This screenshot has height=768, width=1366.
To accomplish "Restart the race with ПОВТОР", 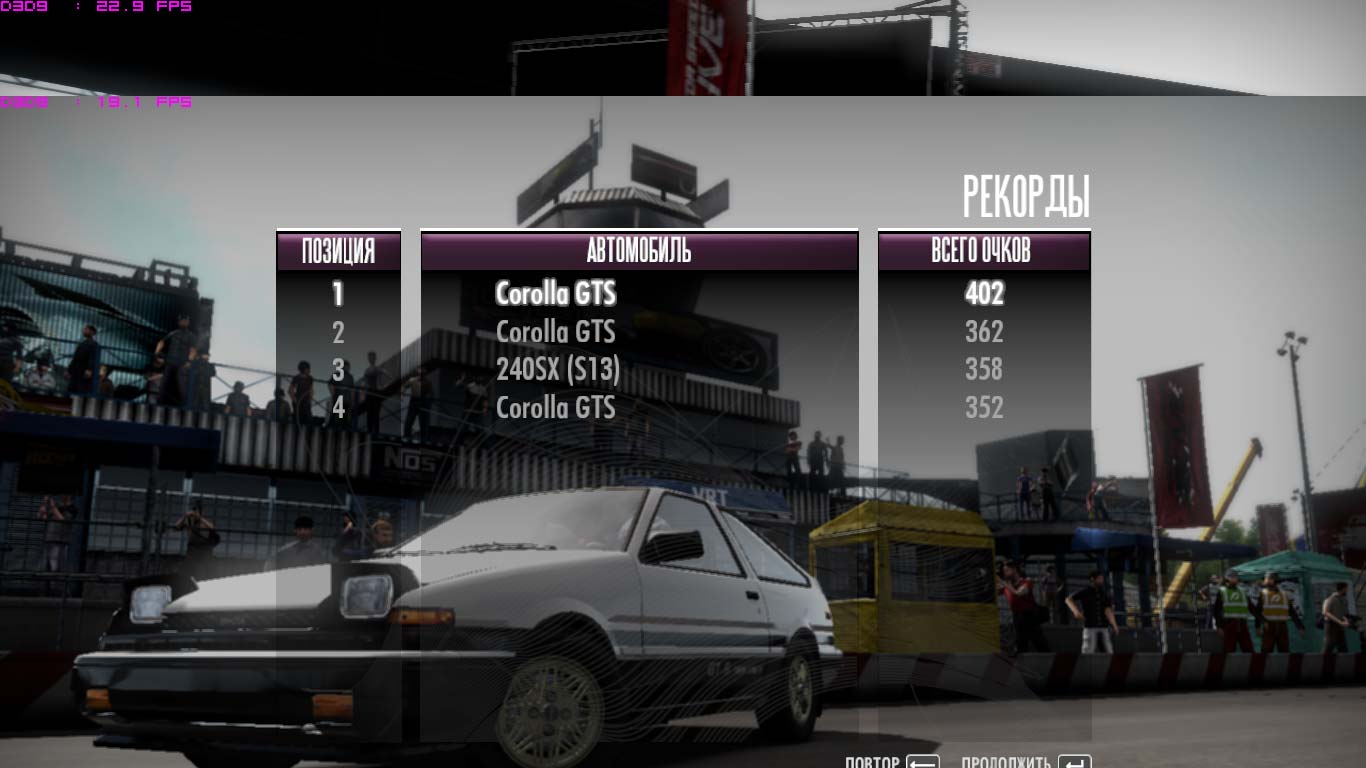I will point(891,762).
